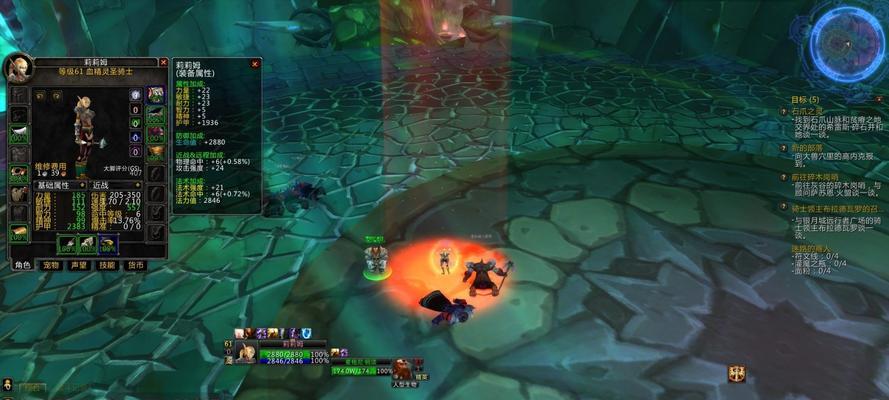
Task: Select the 迷路的商人 quest in tracker
Action: [811, 246]
